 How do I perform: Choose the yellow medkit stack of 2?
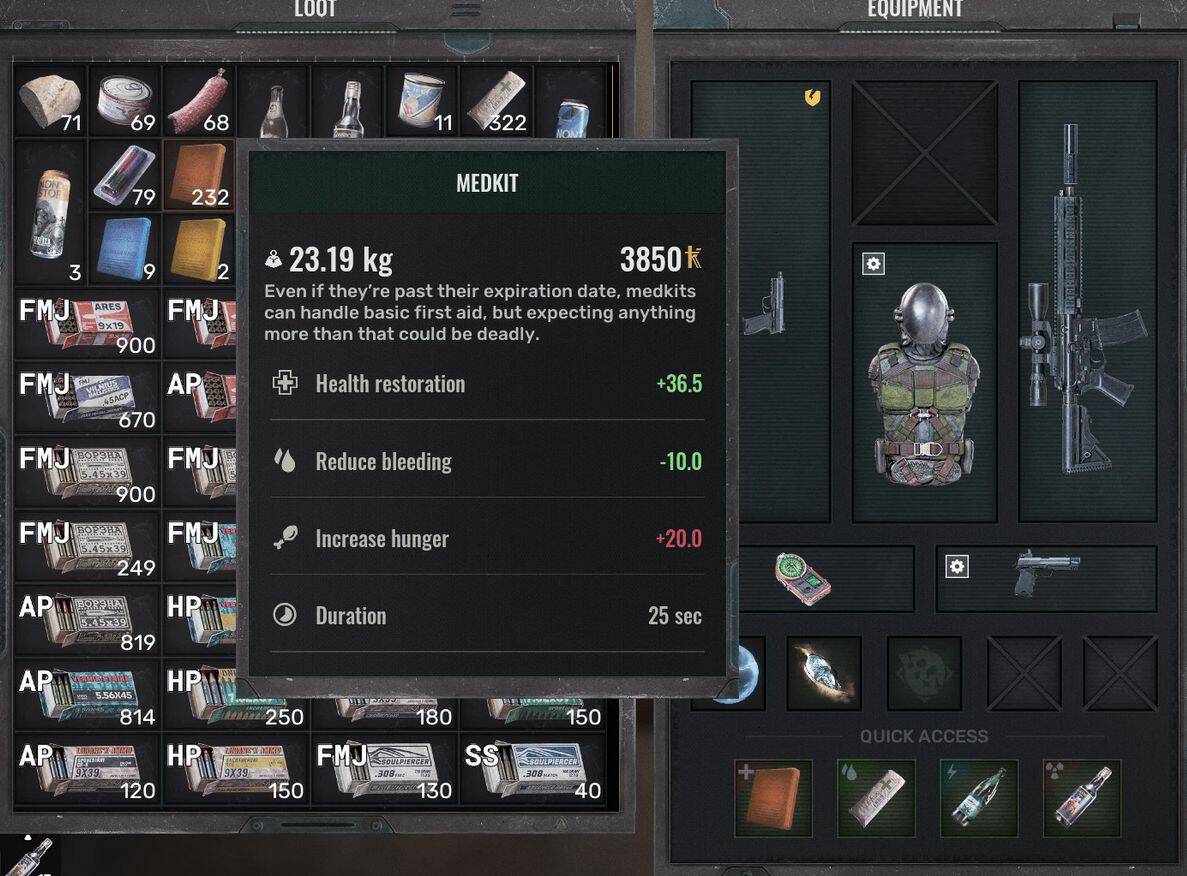pos(199,249)
